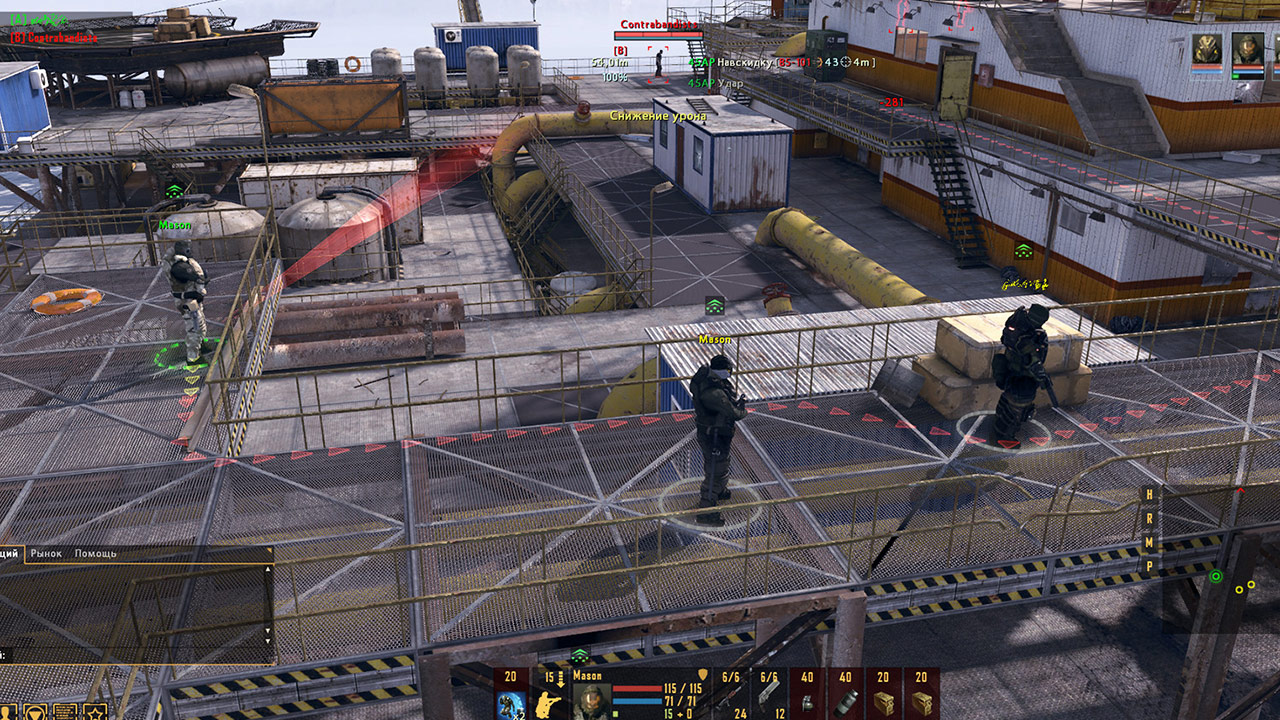The image size is (1280, 720).
Task: Open an ammo crate slot showing 20
Action: click(886, 697)
